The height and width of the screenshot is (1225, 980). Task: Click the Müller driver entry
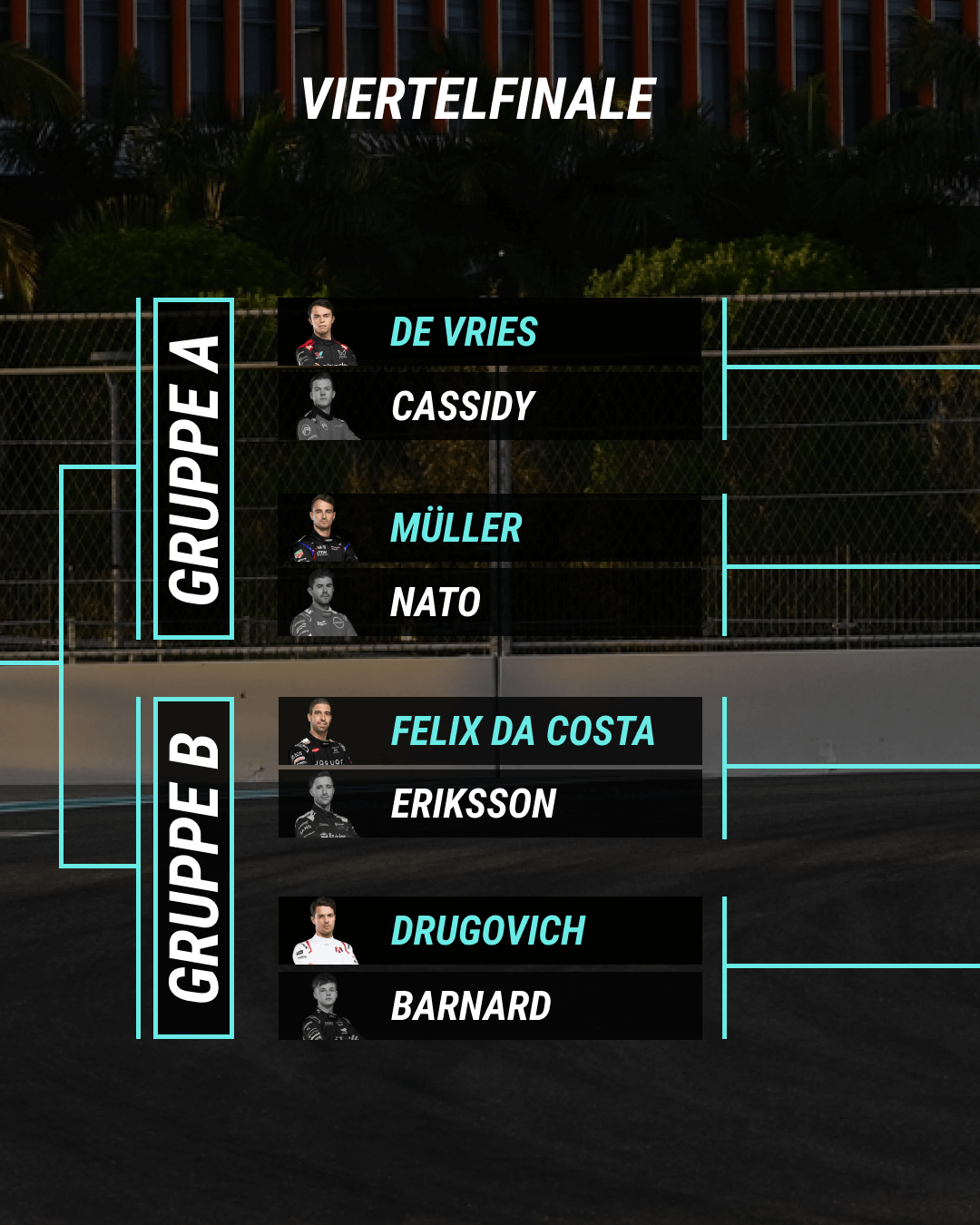[490, 528]
